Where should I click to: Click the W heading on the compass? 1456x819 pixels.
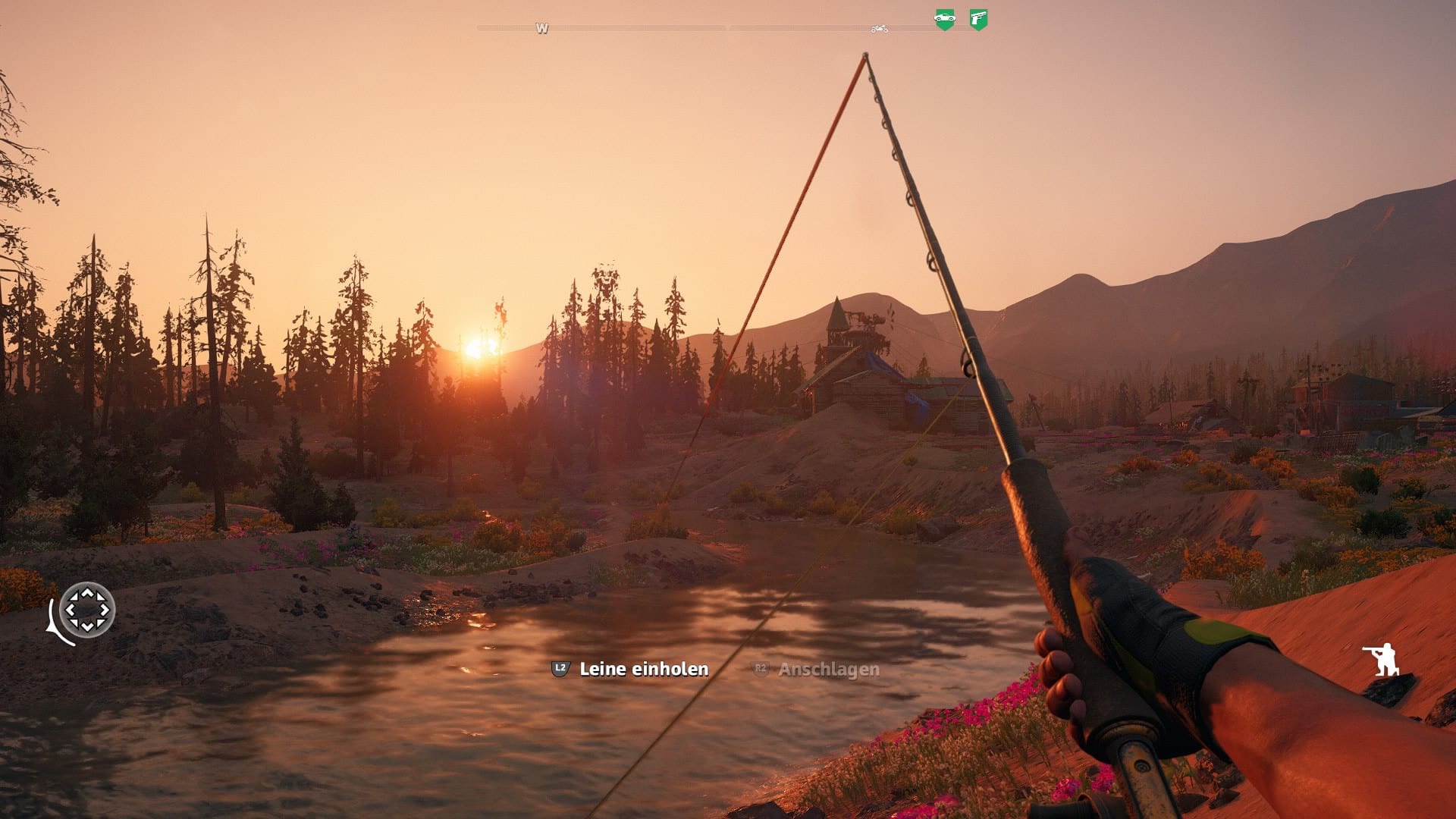coord(541,28)
